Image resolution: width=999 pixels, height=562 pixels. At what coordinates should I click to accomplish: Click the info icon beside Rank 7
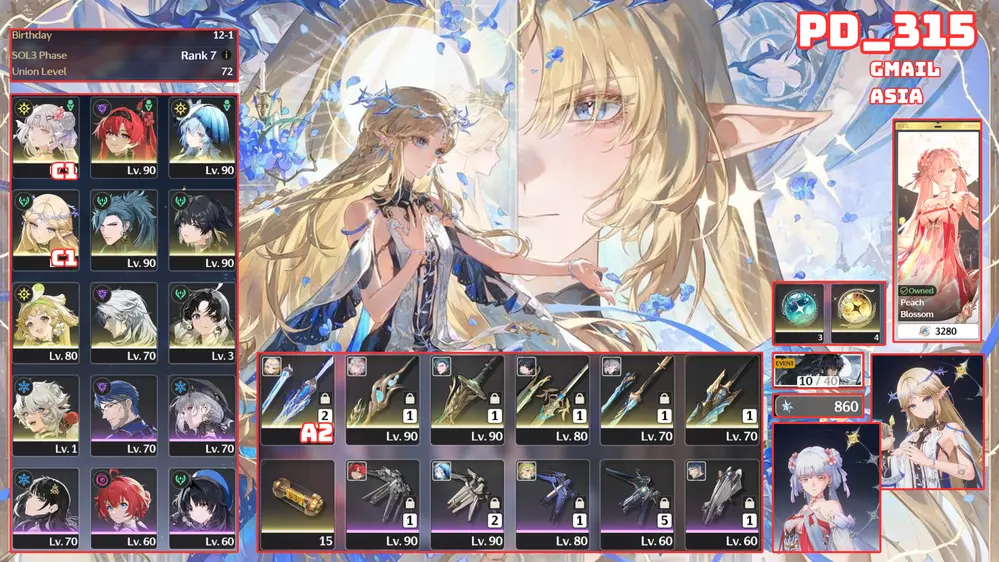click(227, 55)
